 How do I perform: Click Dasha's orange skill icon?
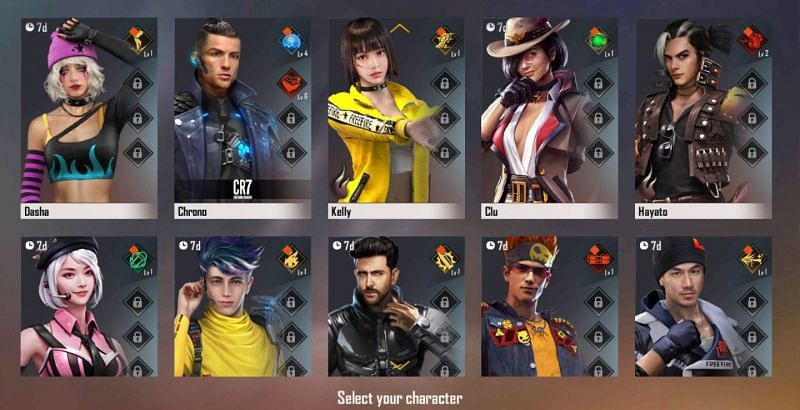137,41
